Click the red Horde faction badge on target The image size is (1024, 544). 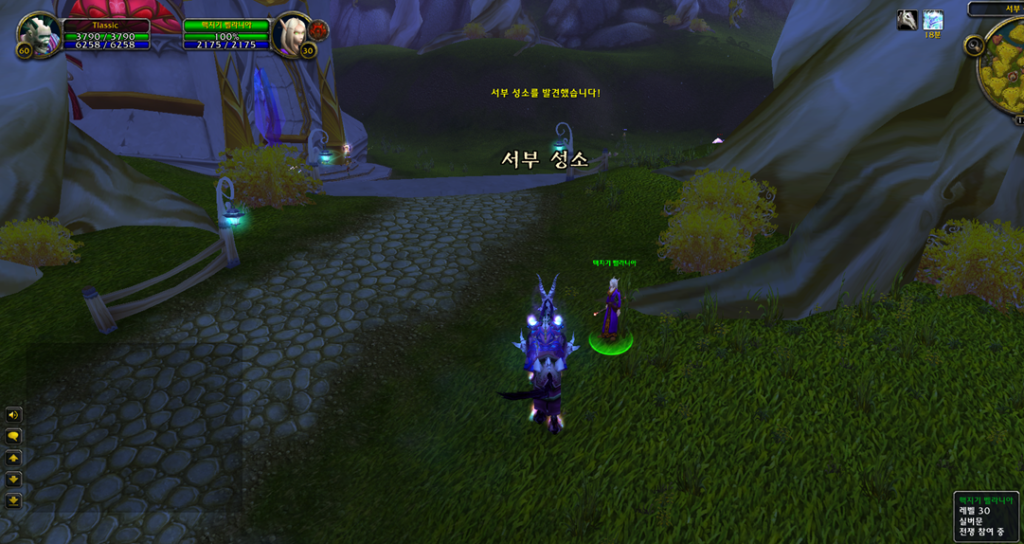(x=318, y=28)
